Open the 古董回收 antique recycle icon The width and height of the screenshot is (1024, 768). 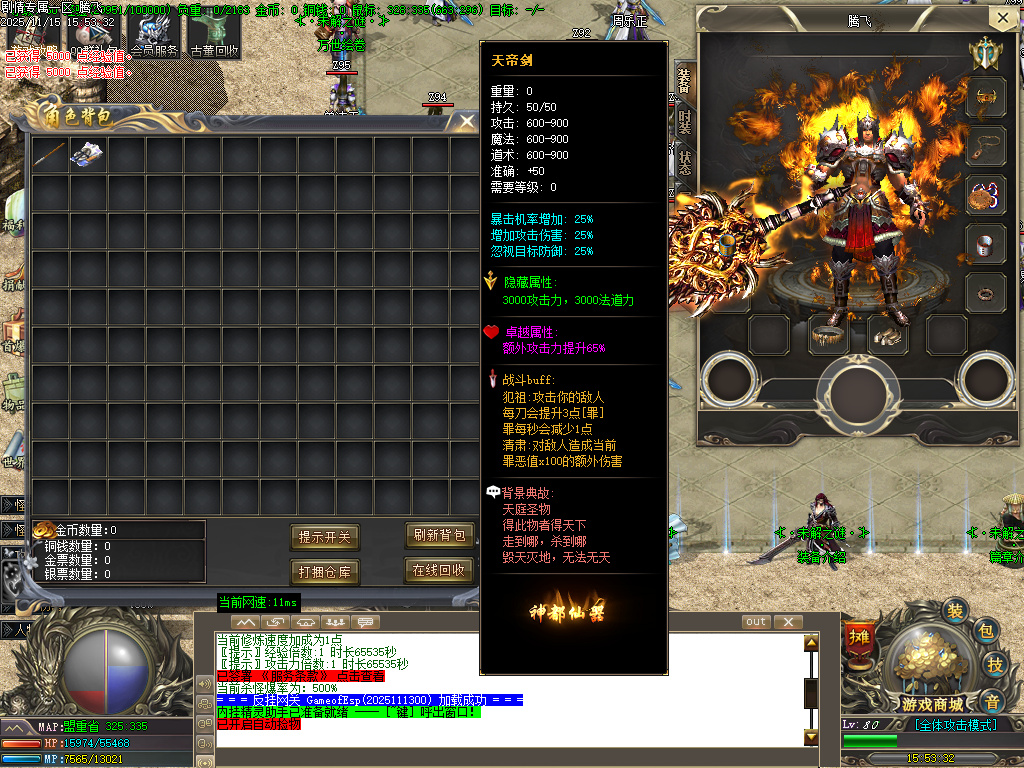(214, 36)
